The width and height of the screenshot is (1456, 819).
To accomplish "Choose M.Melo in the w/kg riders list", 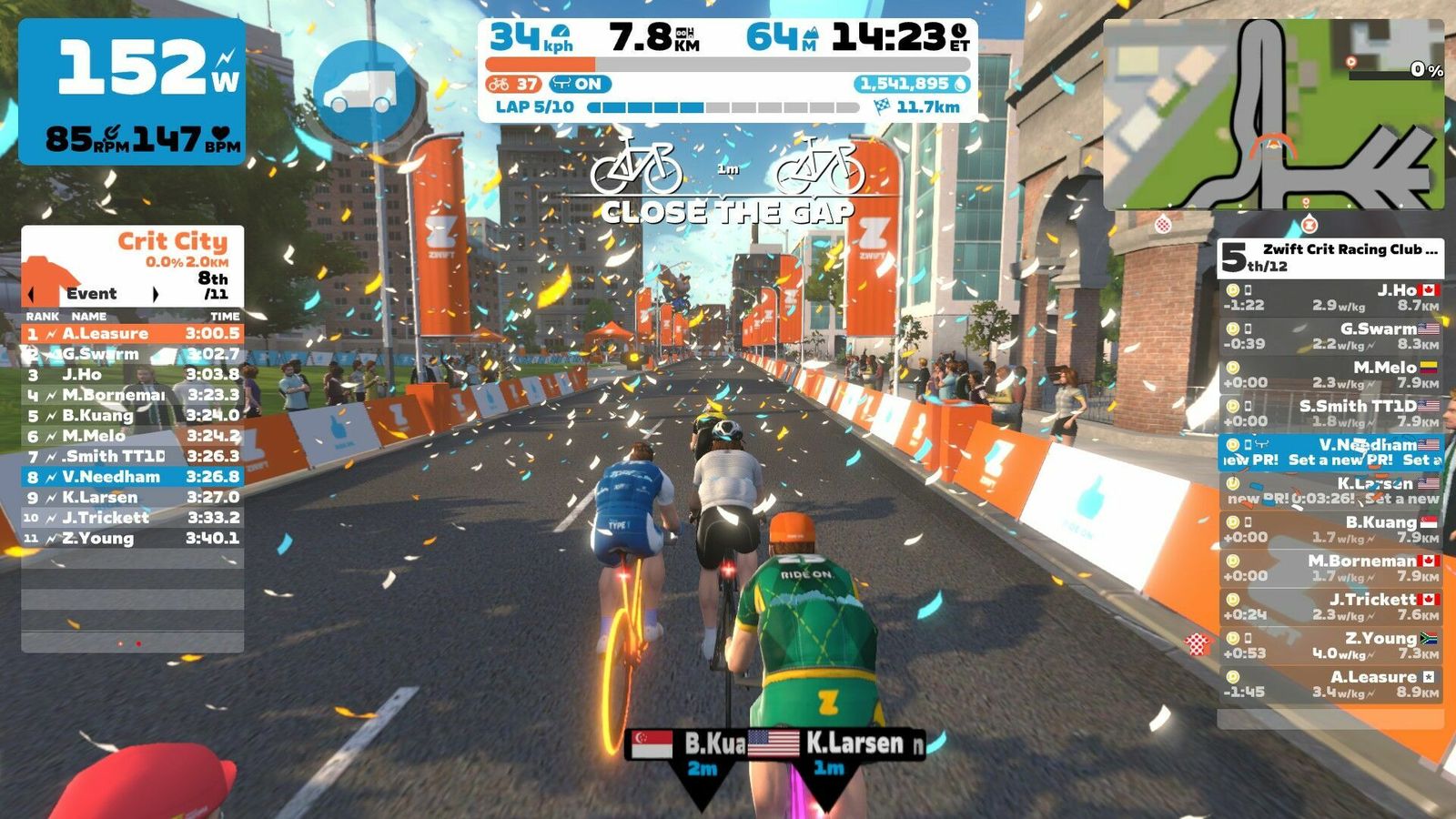I will click(1330, 375).
